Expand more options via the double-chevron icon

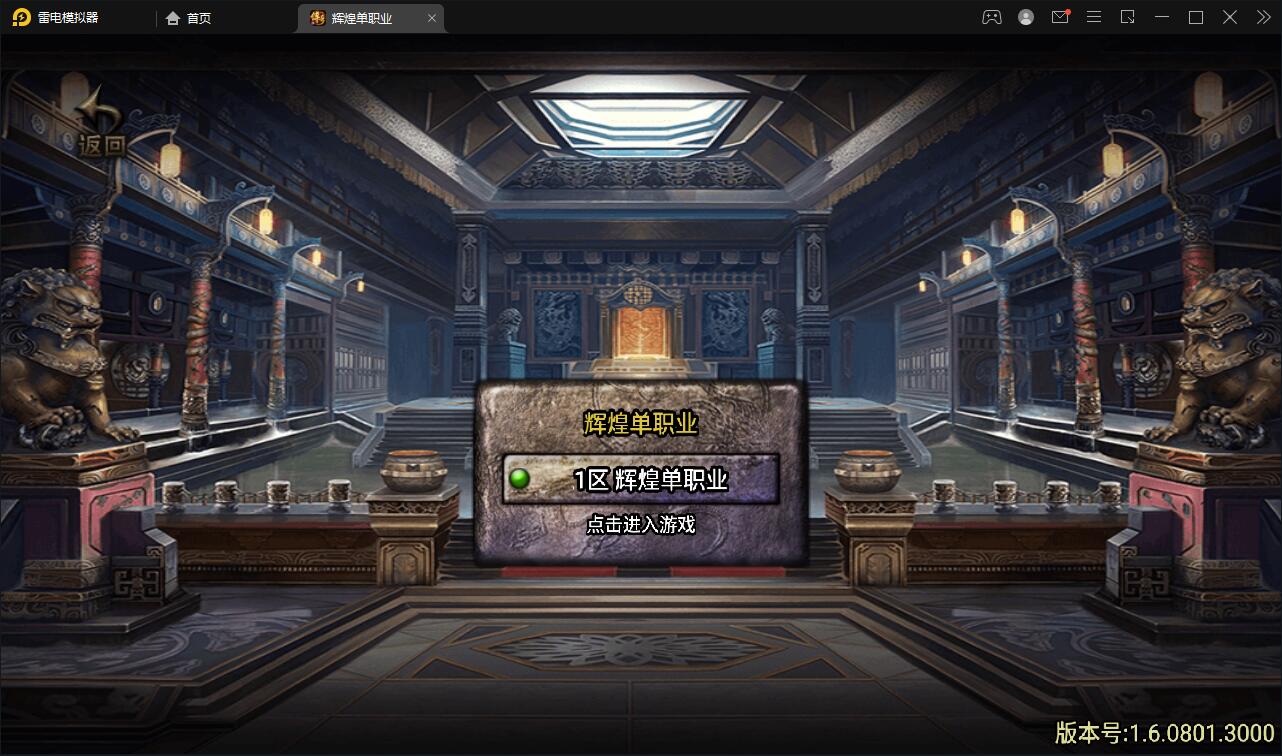tap(1263, 17)
